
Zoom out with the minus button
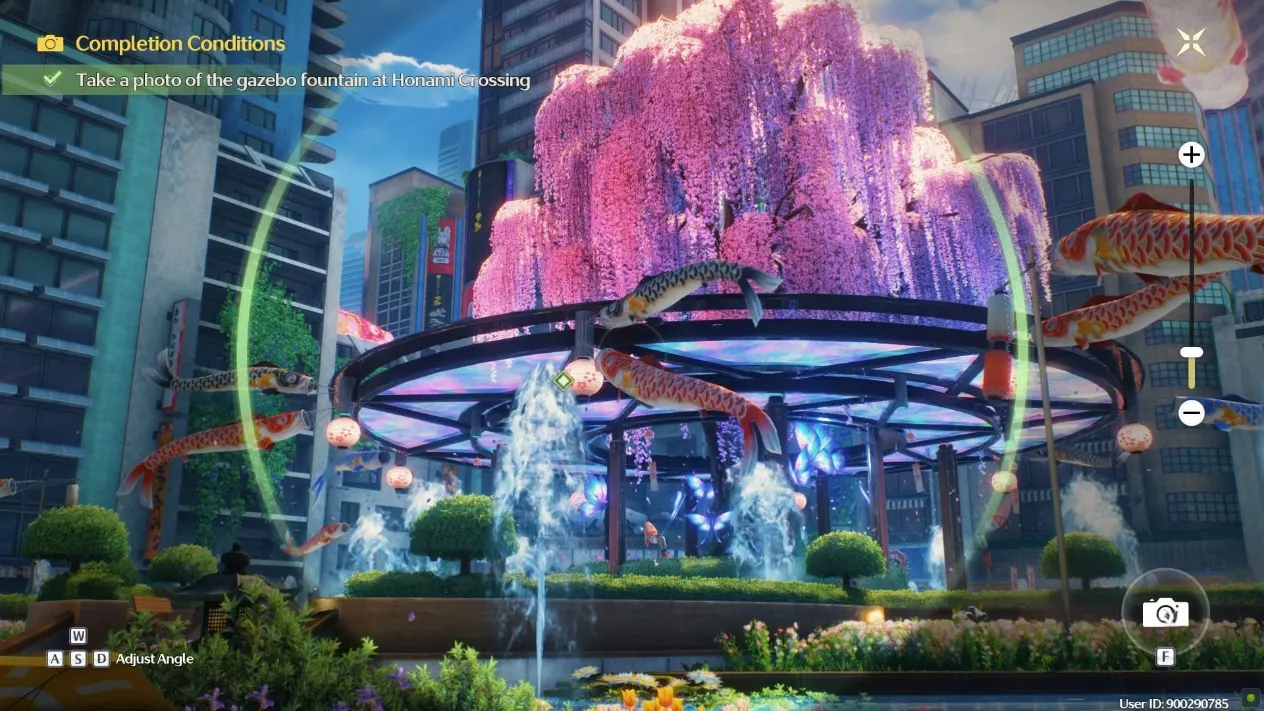1190,412
